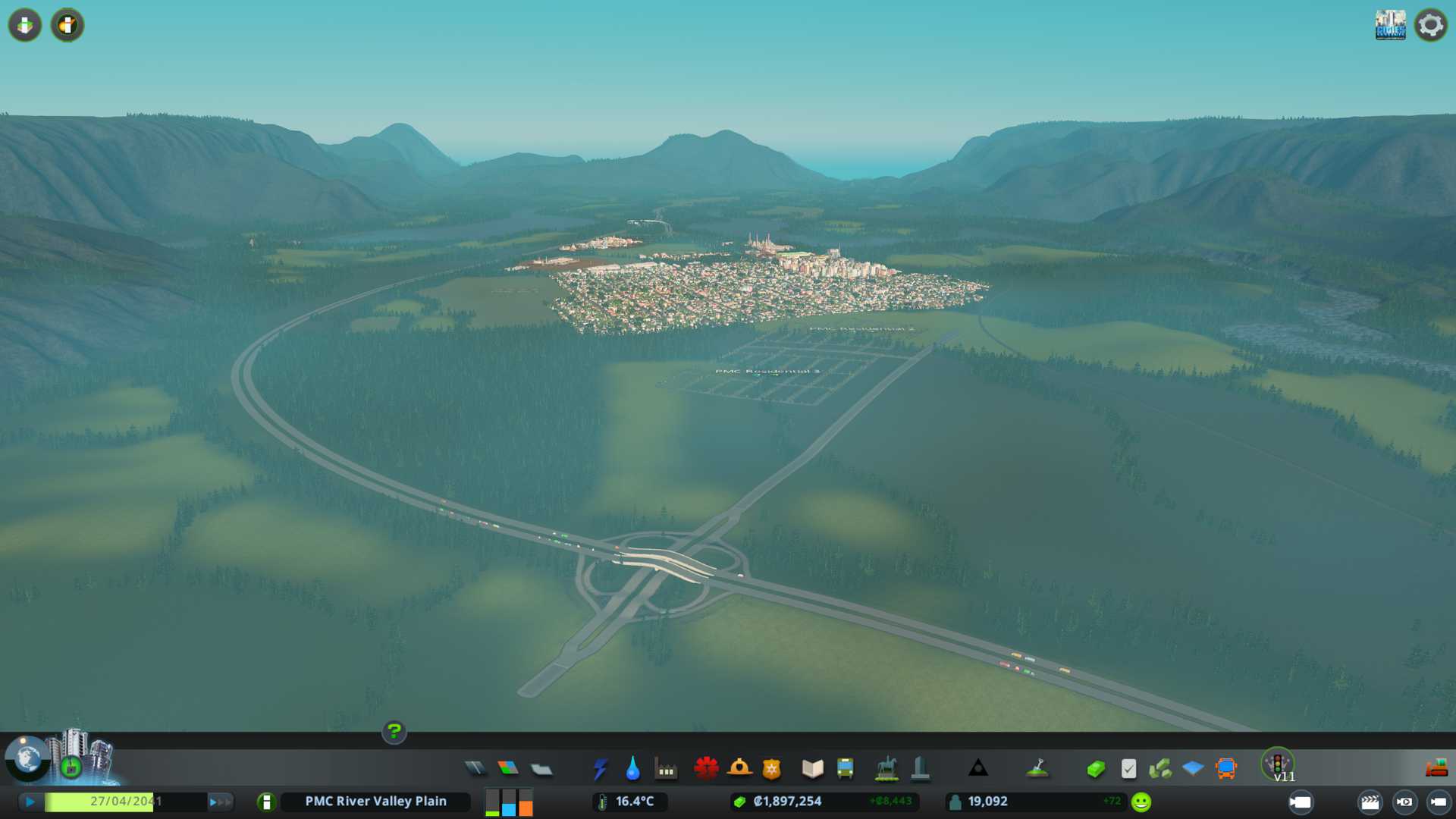Viewport: 1456px width, 819px height.
Task: Open the Fire Department menu
Action: pyautogui.click(x=739, y=768)
